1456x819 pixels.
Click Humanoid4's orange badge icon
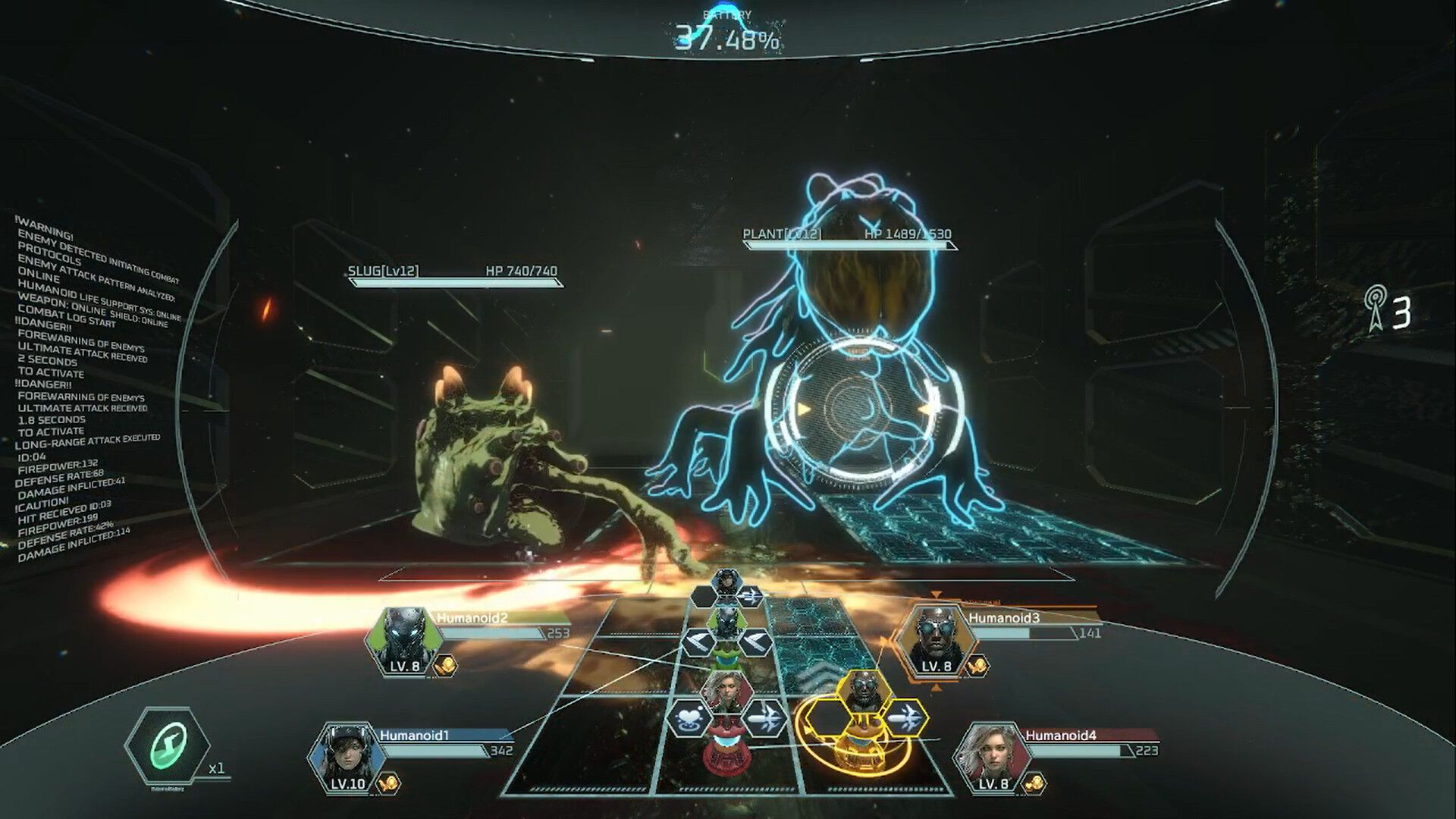(1034, 783)
